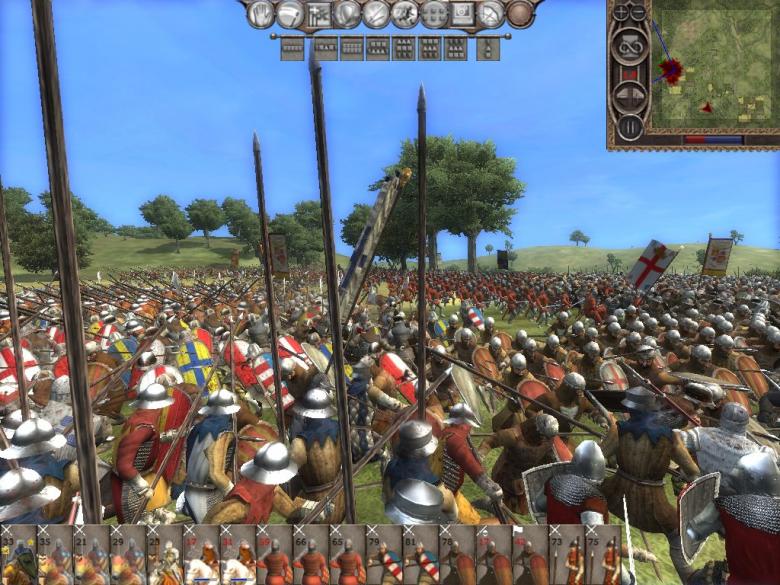The height and width of the screenshot is (585, 780).
Task: Pause the battle with the pause button
Action: 629,127
